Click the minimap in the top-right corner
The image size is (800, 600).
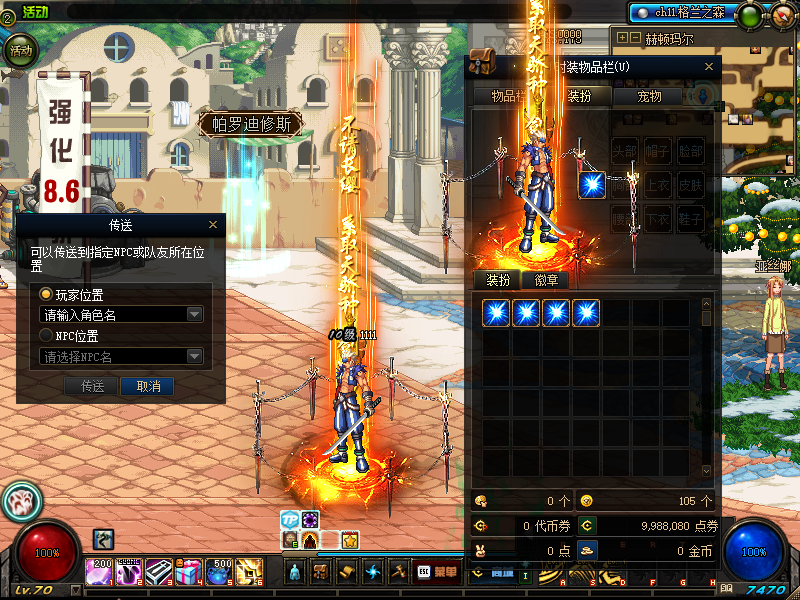755,90
